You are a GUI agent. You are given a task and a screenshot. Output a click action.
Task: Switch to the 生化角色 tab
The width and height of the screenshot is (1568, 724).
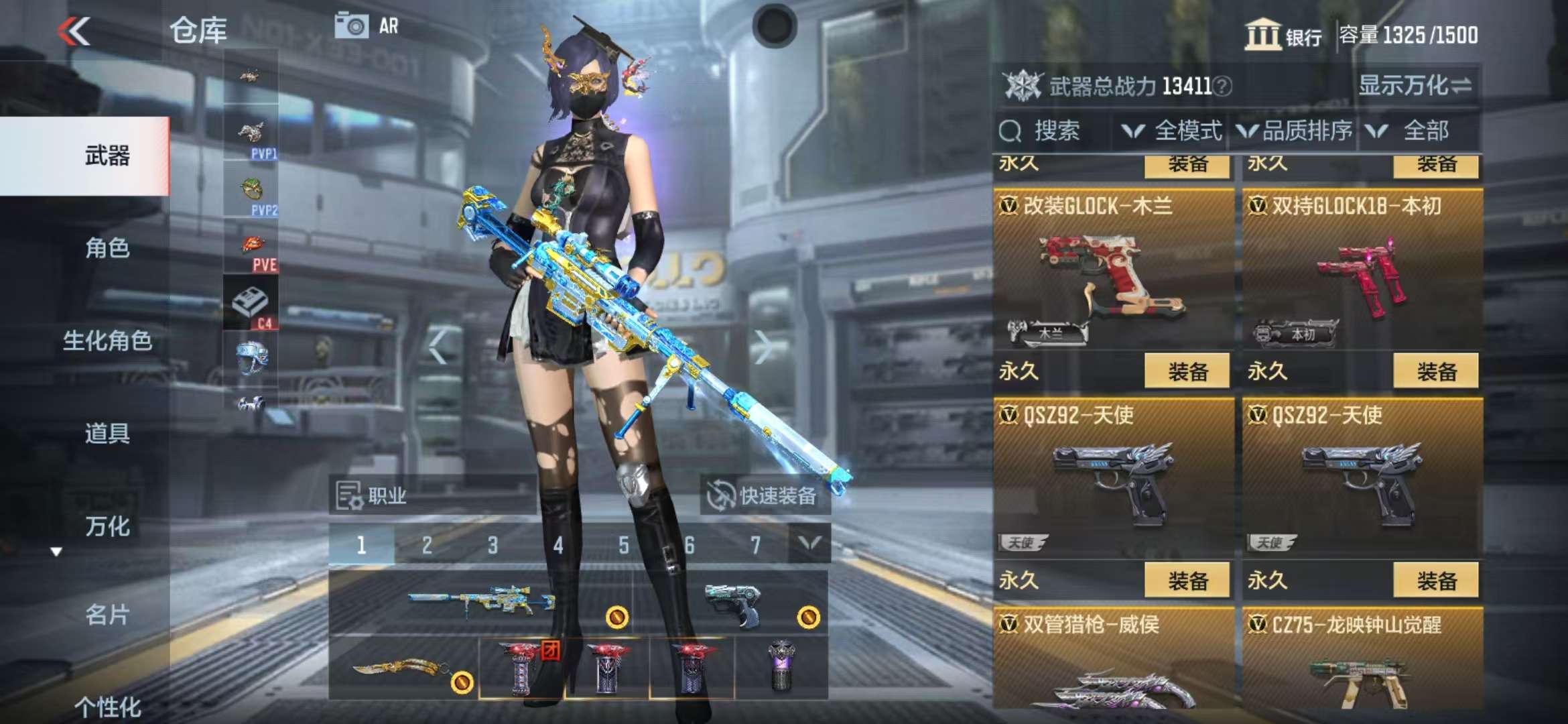pyautogui.click(x=107, y=341)
